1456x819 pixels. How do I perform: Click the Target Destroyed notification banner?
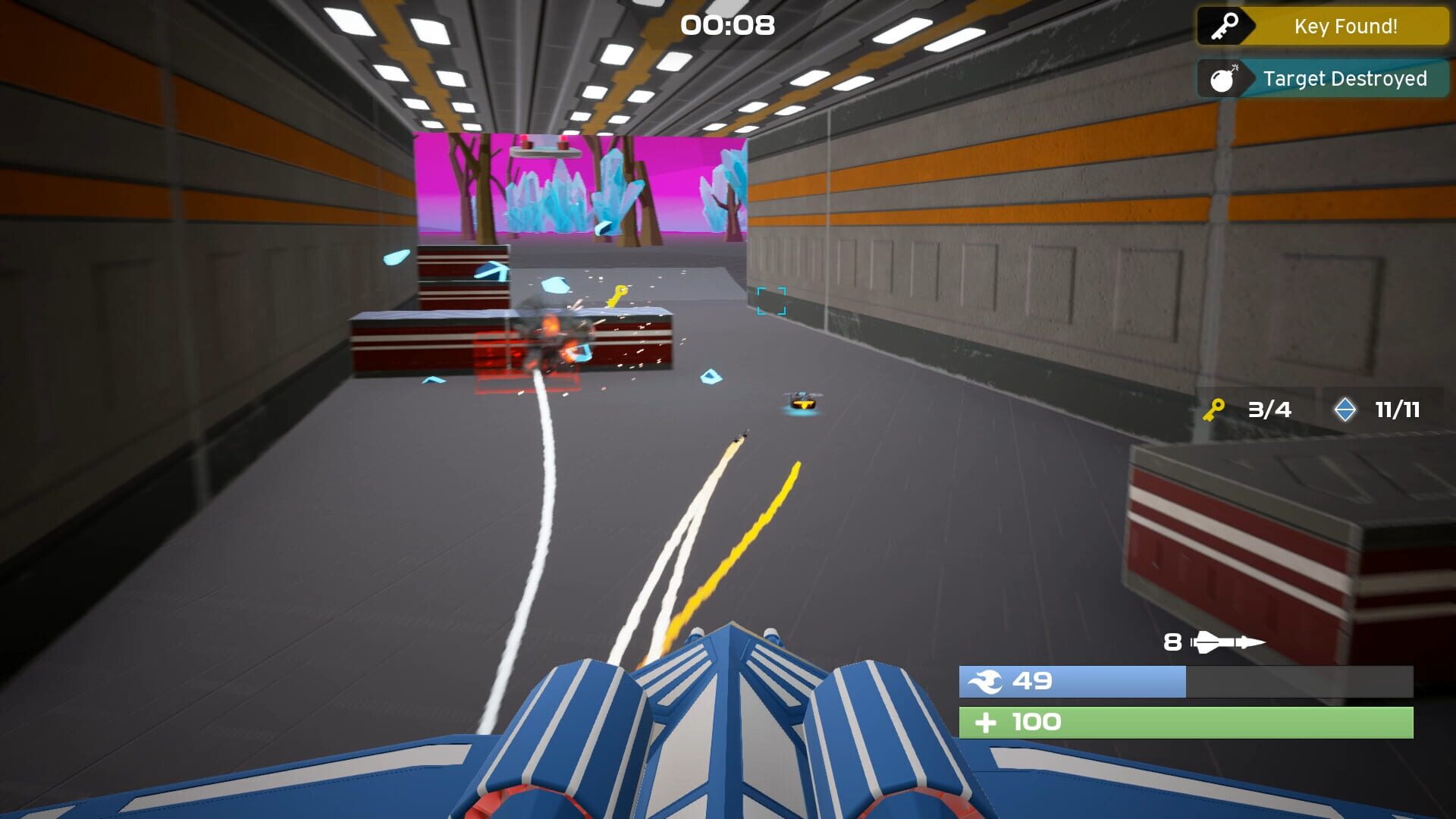[1346, 78]
